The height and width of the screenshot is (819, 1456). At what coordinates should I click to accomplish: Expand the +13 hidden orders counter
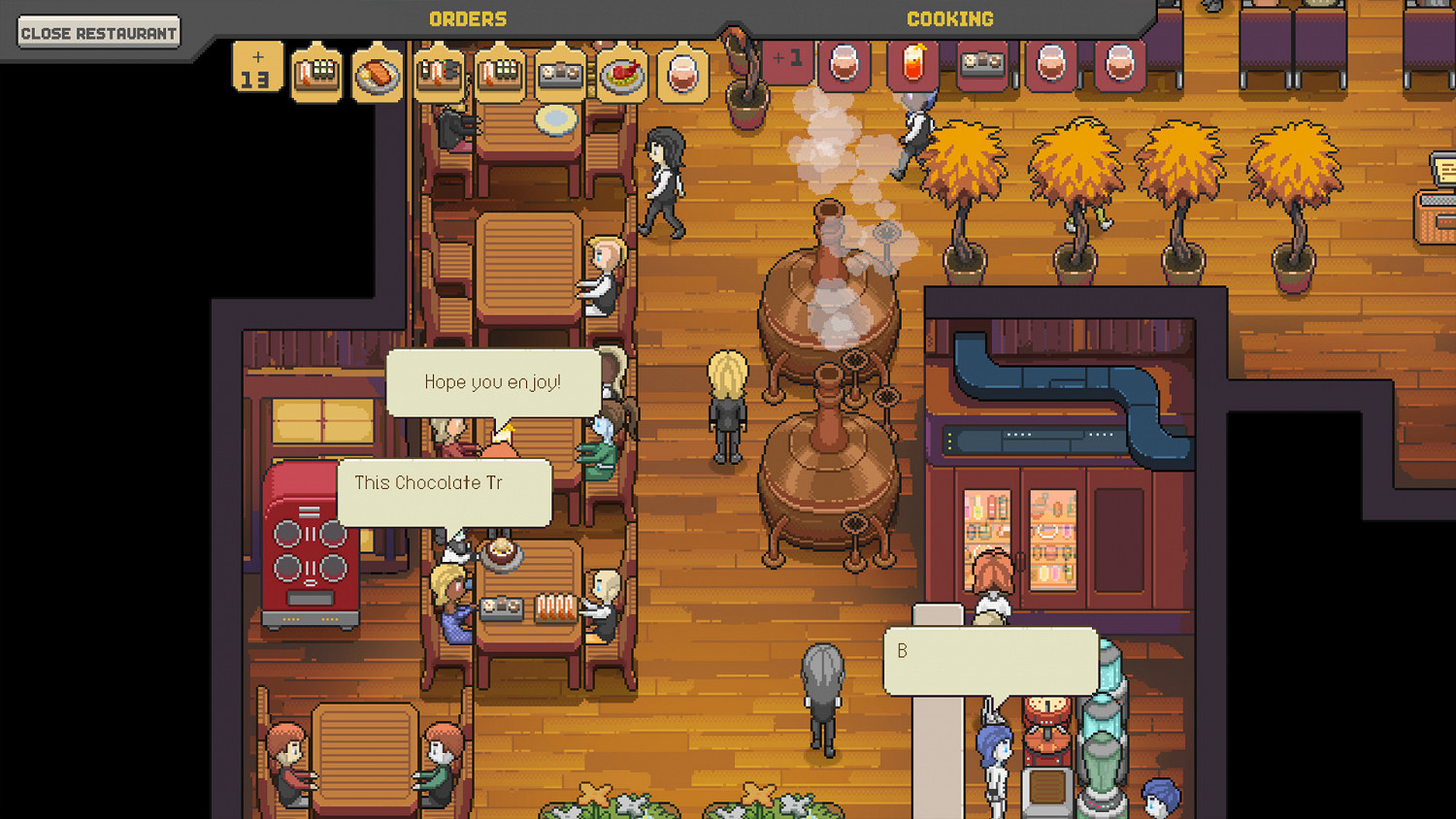tap(257, 65)
